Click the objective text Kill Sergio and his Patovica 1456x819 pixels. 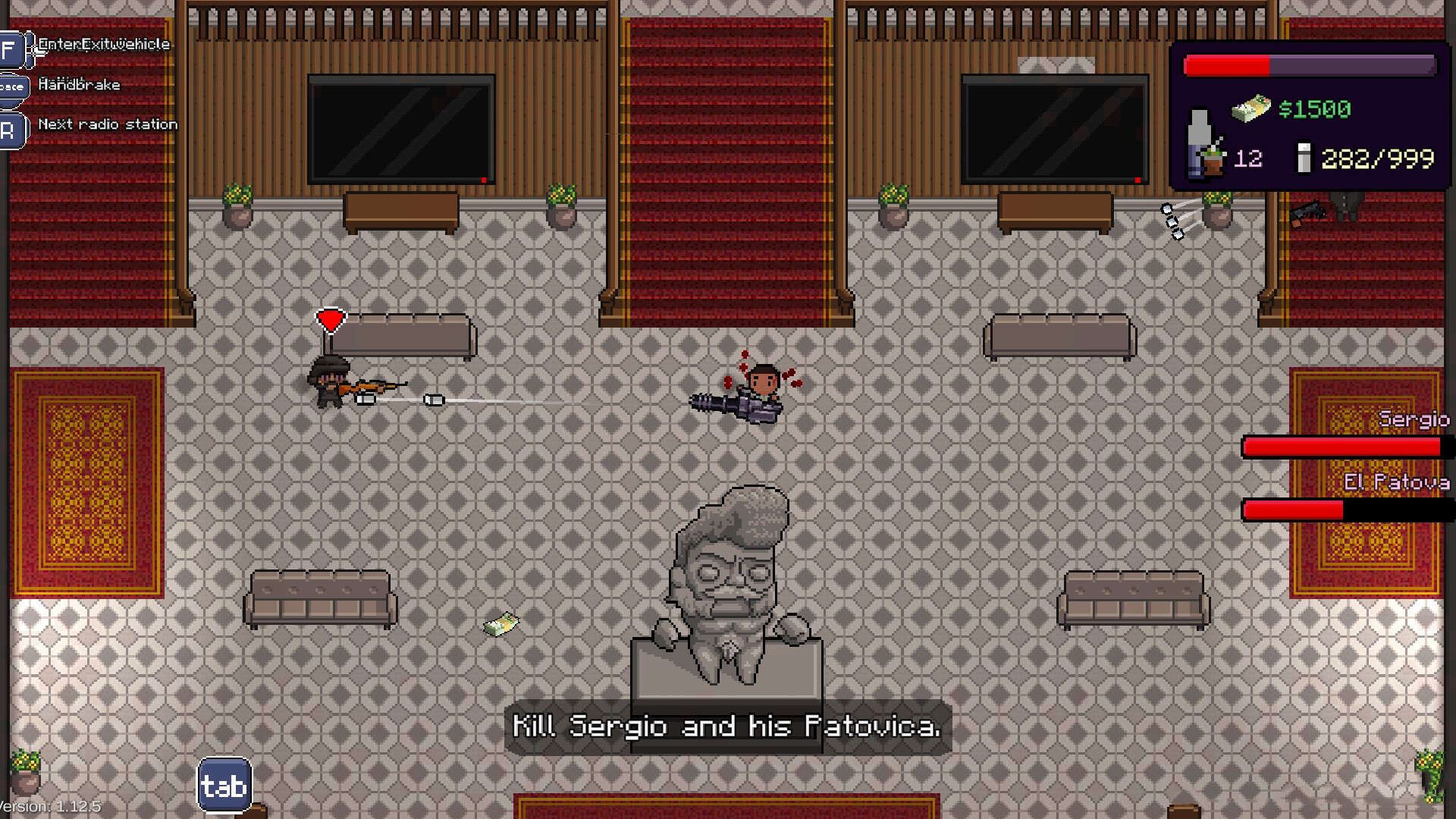[x=726, y=726]
